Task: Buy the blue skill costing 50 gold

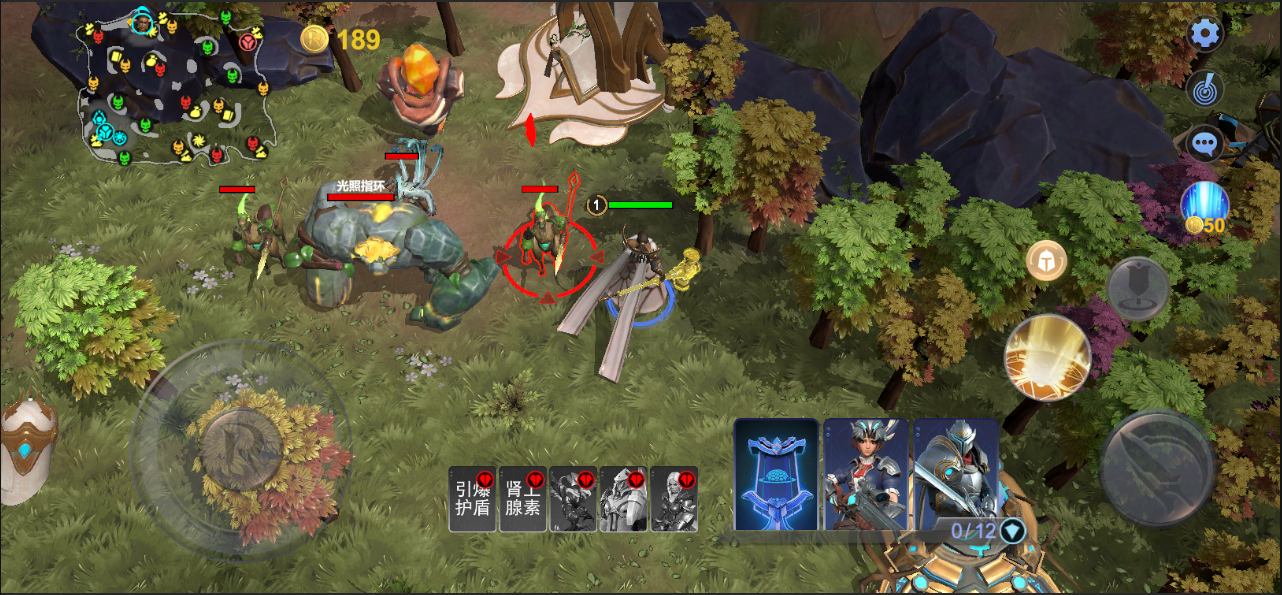Action: click(x=1204, y=207)
